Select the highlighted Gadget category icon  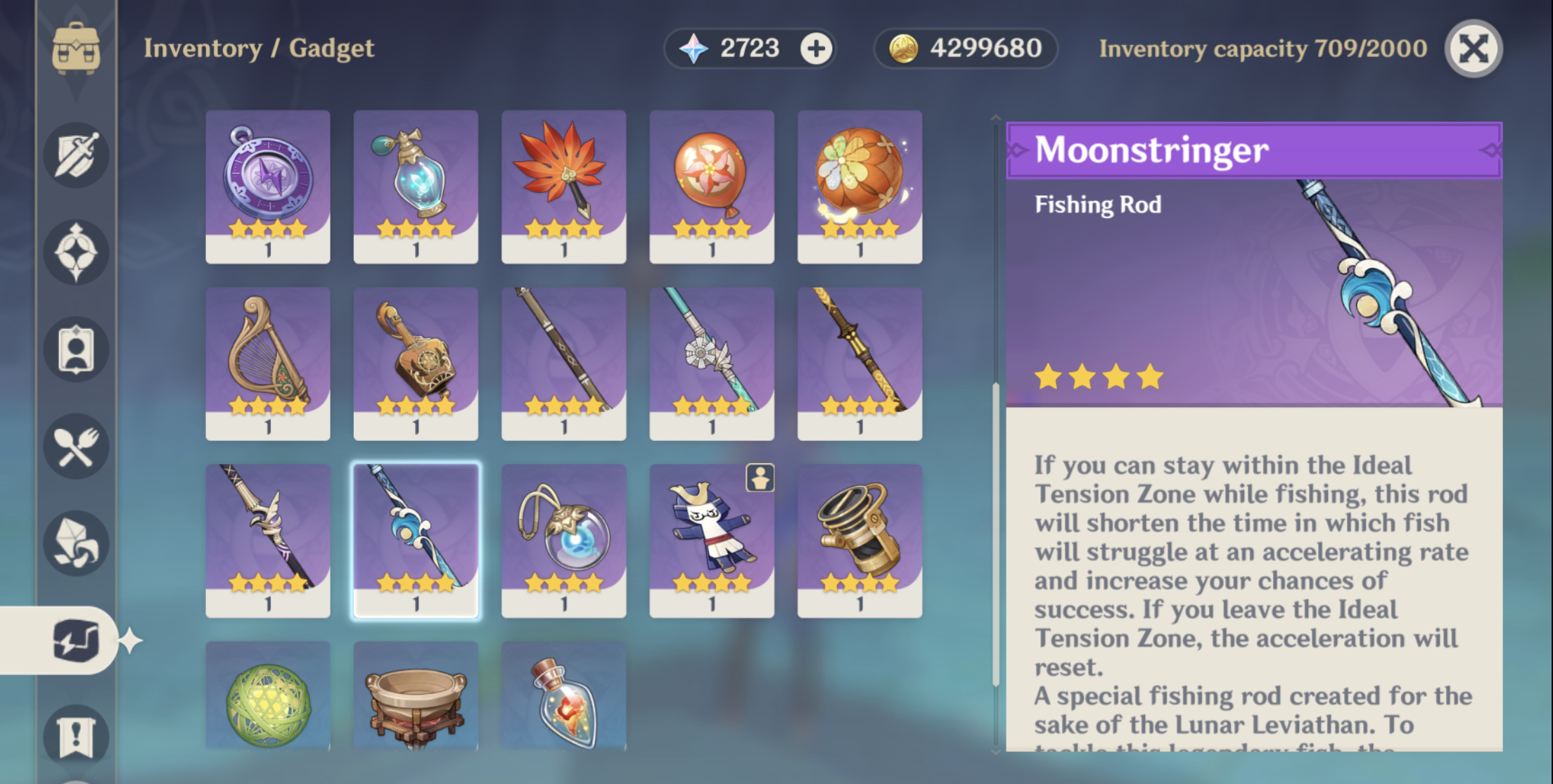coord(77,640)
